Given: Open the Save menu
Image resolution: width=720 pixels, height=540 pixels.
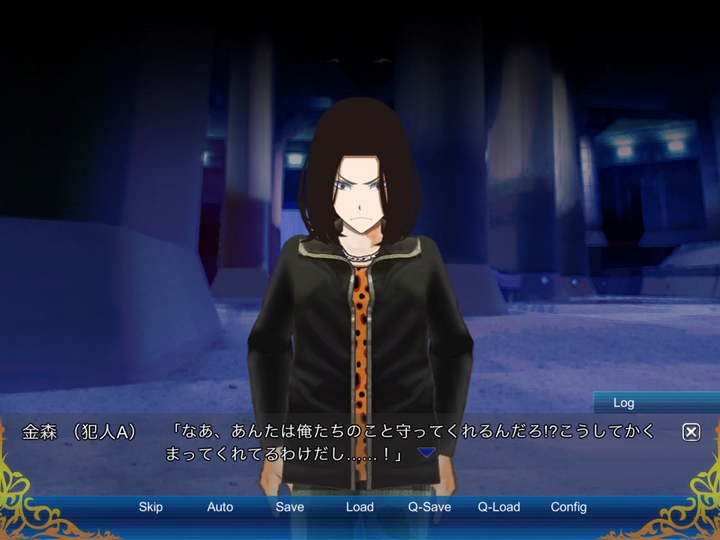Looking at the screenshot, I should tap(290, 507).
